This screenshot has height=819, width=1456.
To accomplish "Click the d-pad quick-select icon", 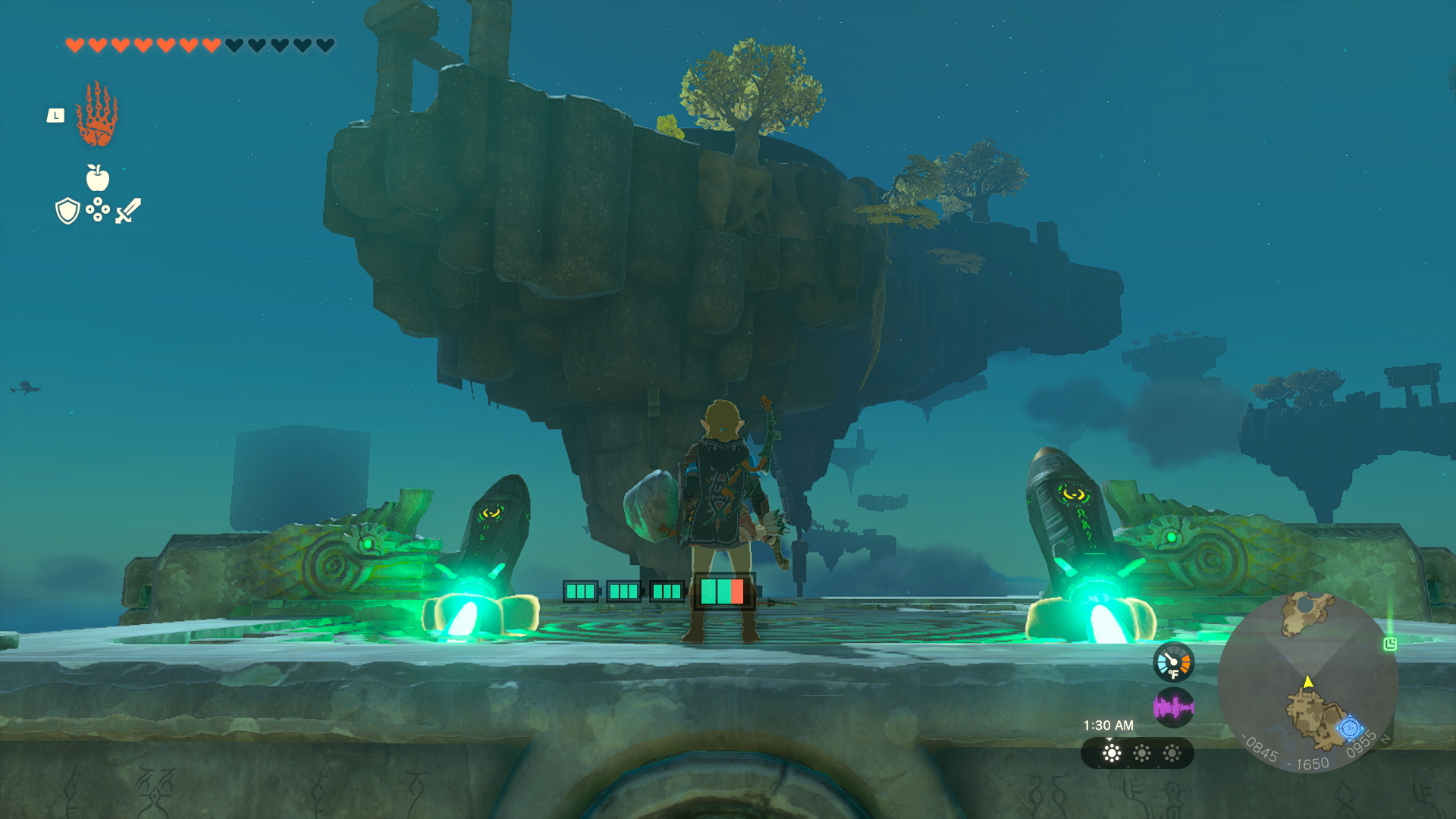I will coord(98,210).
